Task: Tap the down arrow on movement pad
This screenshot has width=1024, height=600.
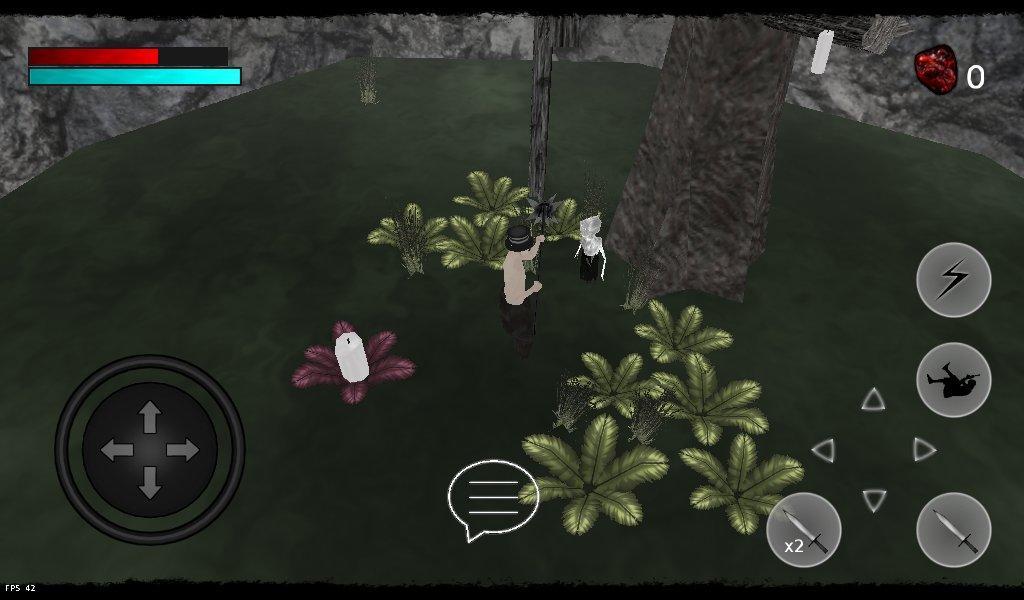Action: point(150,483)
